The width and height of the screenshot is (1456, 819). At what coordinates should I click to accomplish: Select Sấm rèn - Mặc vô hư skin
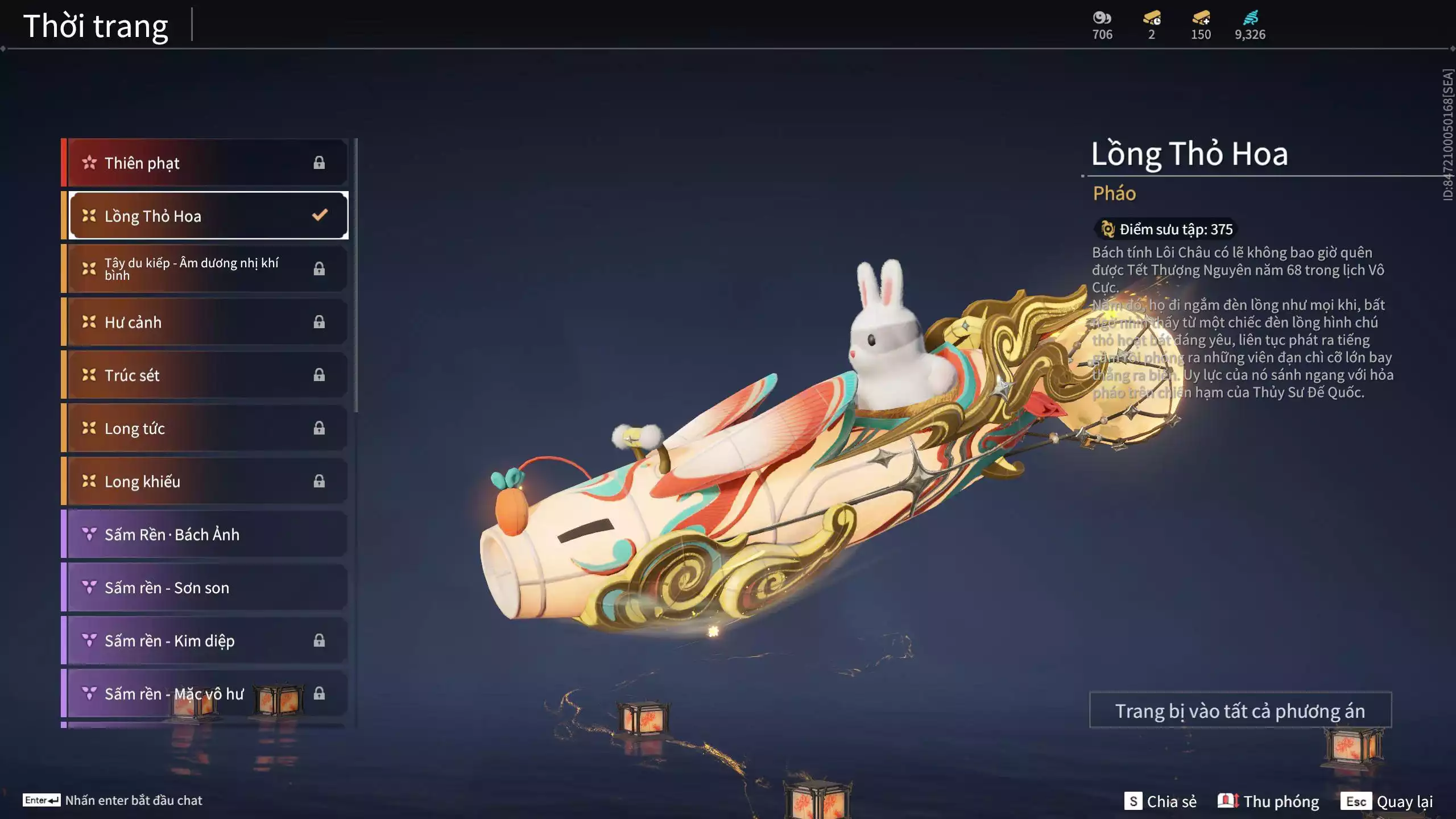(x=205, y=694)
